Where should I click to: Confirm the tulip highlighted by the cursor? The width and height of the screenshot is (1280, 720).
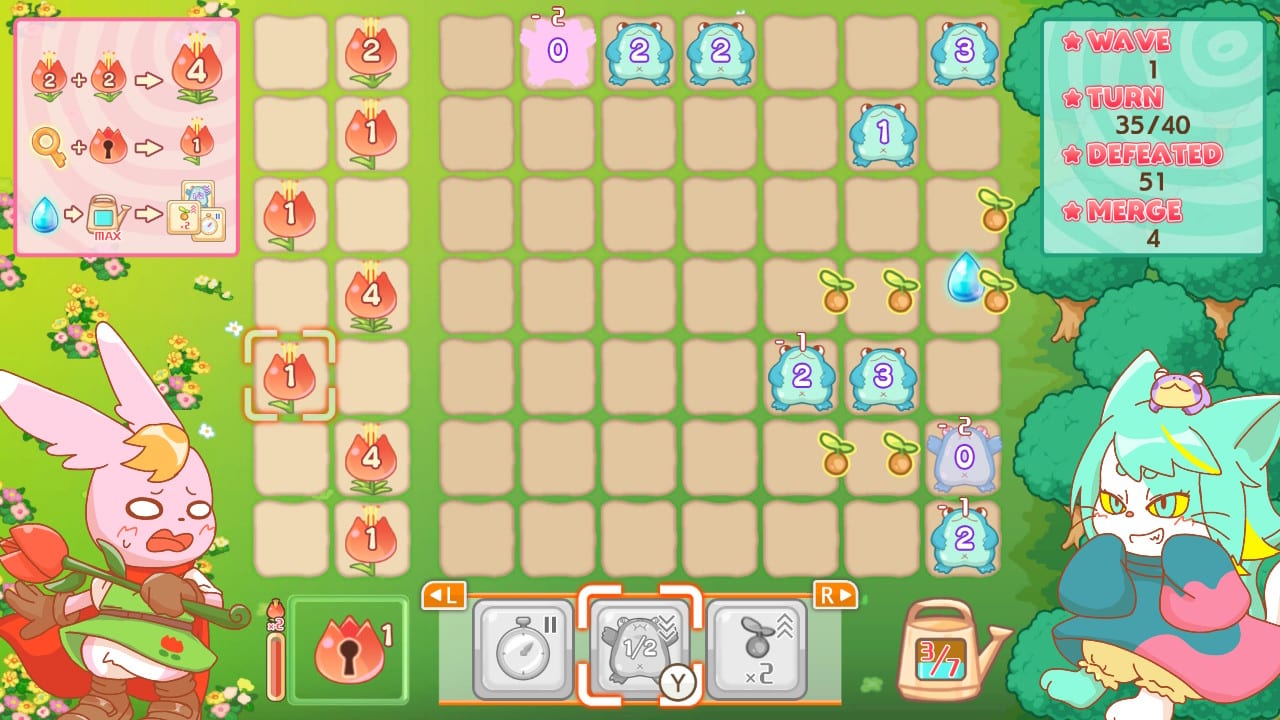coord(290,375)
